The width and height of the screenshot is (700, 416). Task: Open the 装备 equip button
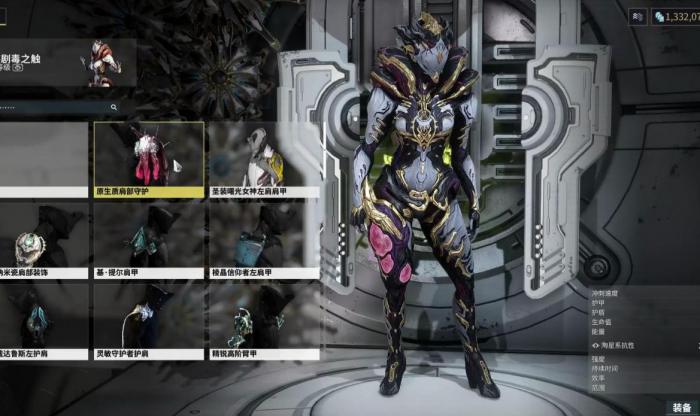pos(683,407)
